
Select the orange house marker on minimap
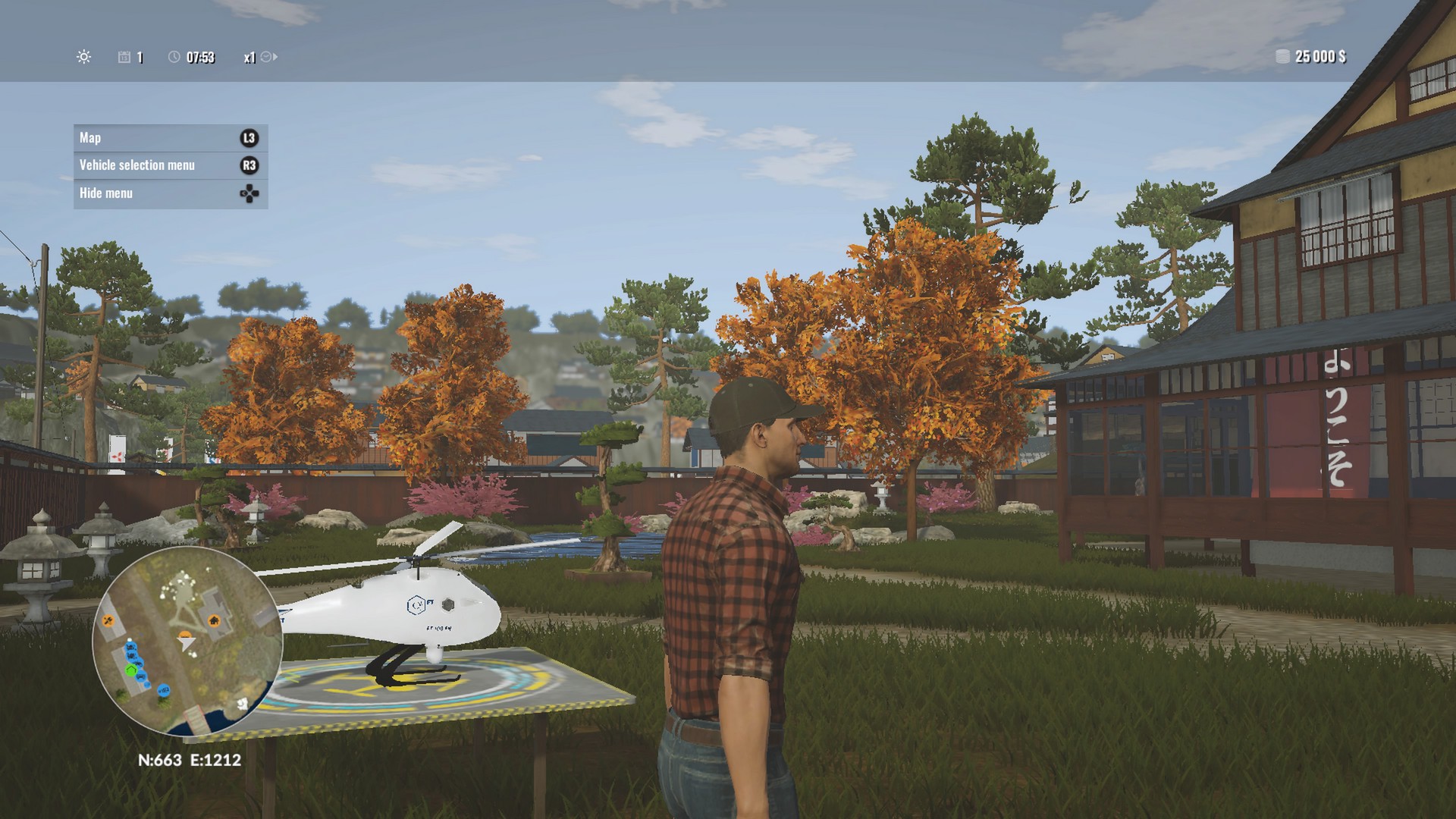[214, 621]
